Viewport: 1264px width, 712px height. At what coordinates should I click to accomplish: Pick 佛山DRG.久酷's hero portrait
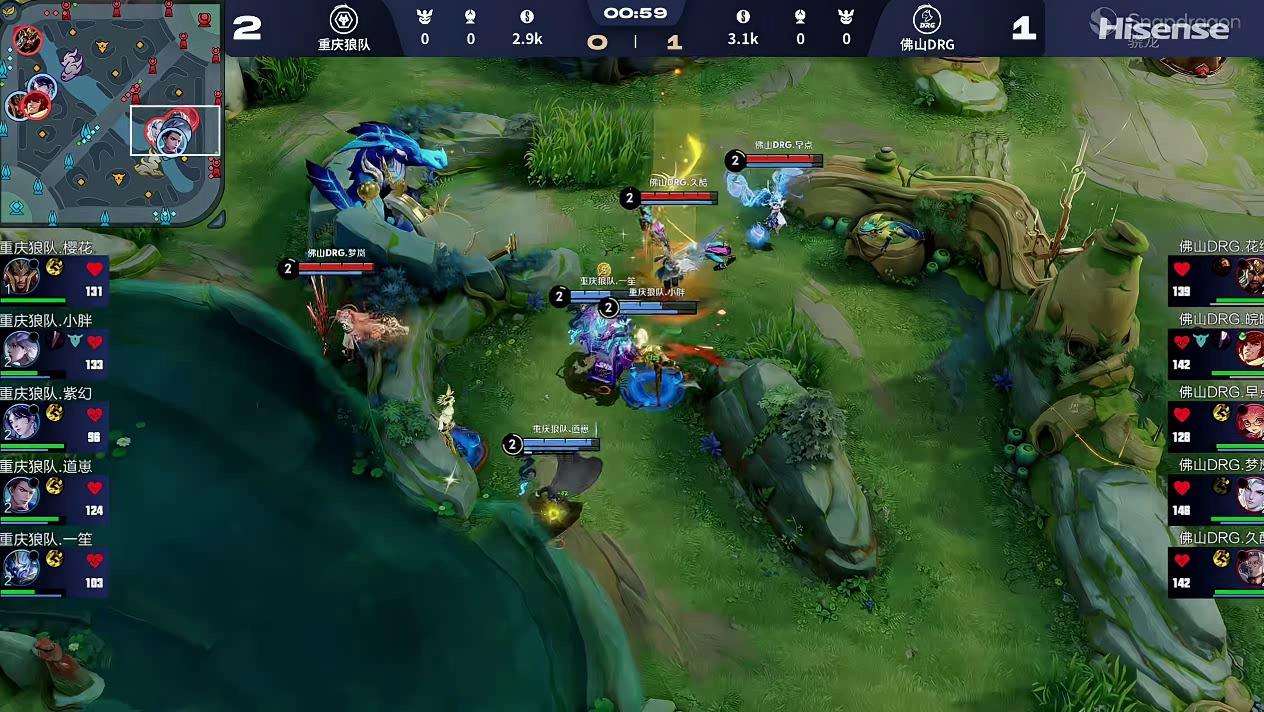point(1250,567)
